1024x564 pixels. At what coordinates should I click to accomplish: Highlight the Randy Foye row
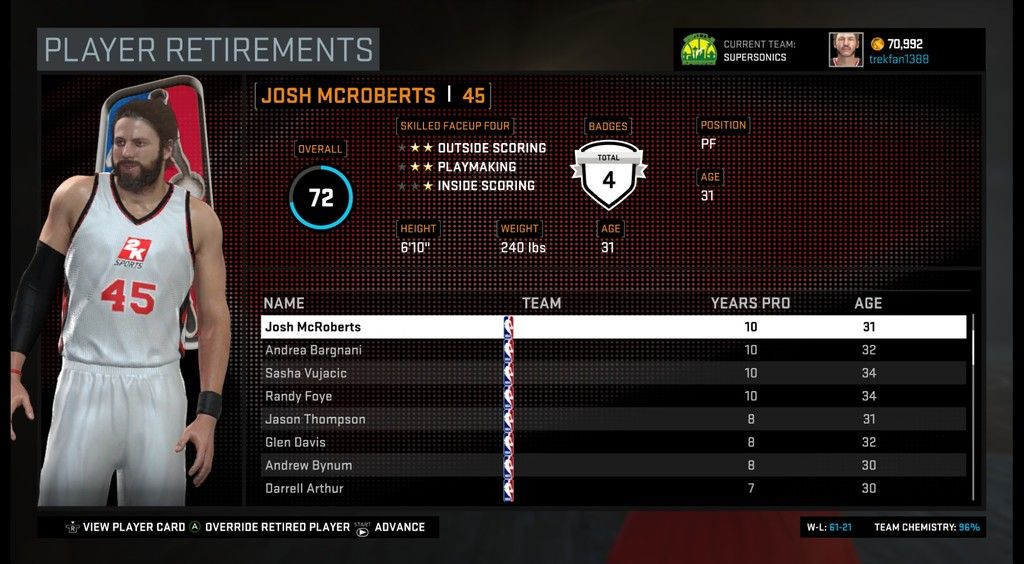coord(612,396)
